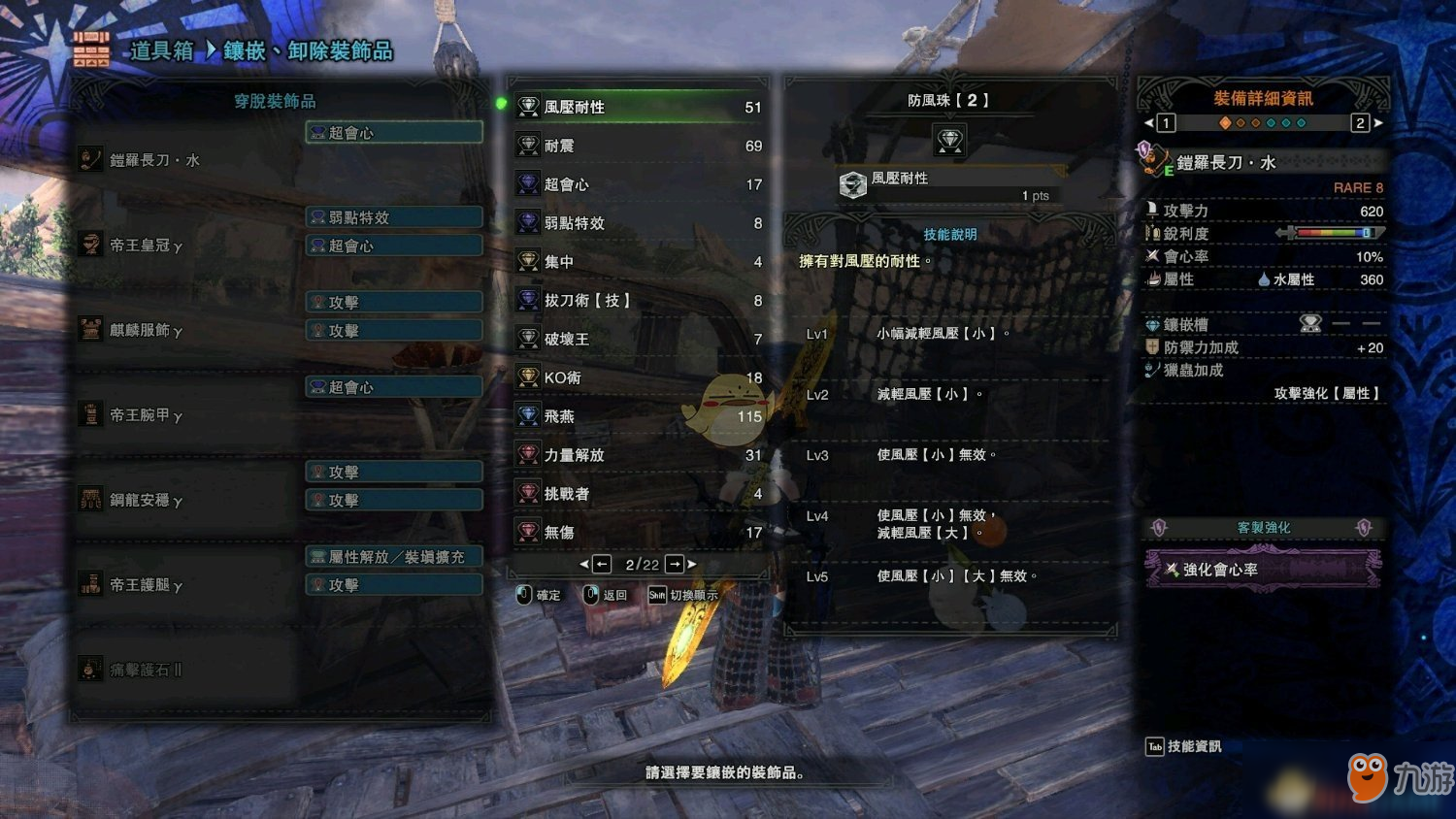Go to the previous decoration list page
The image size is (1456, 819).
click(602, 564)
